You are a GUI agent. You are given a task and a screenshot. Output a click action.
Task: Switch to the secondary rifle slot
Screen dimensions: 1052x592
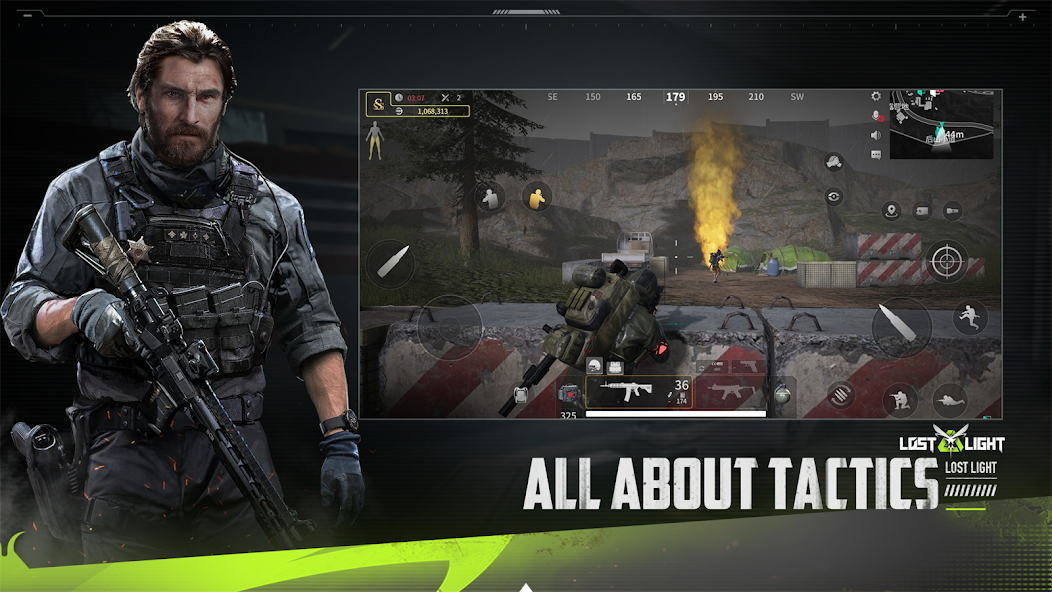coord(730,391)
